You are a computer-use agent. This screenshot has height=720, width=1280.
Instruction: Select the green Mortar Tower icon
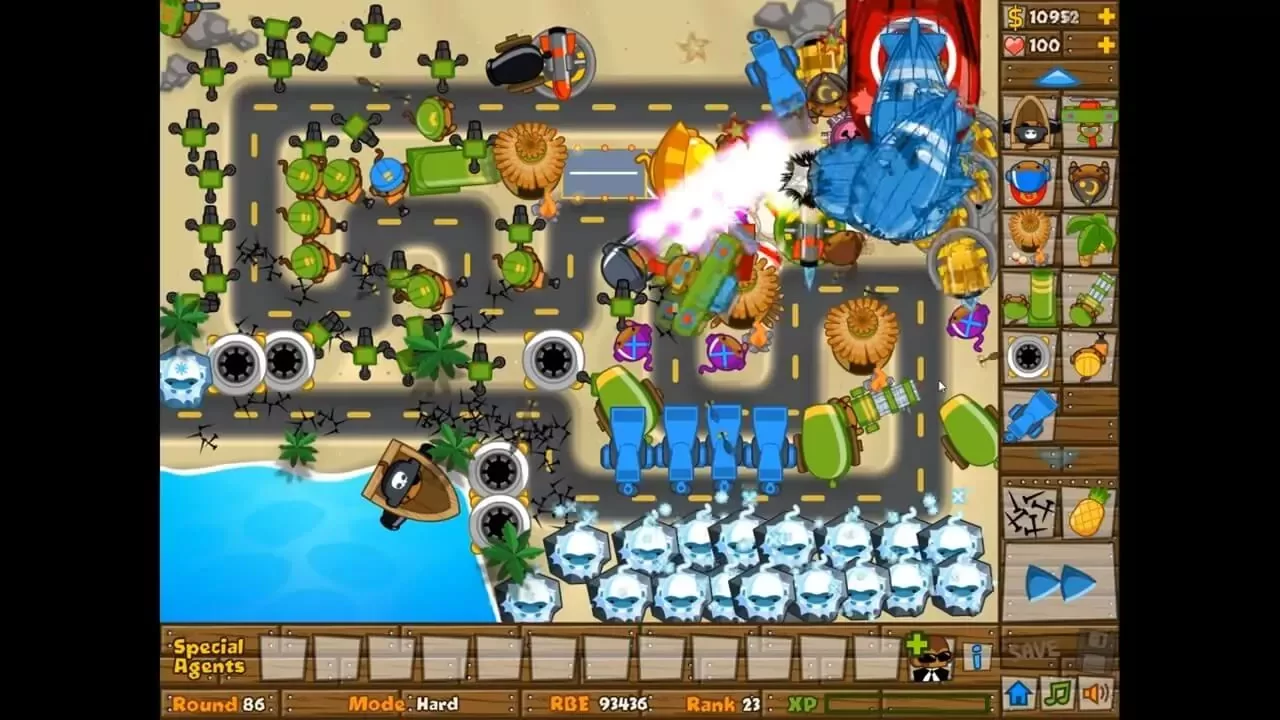pyautogui.click(x=1029, y=297)
